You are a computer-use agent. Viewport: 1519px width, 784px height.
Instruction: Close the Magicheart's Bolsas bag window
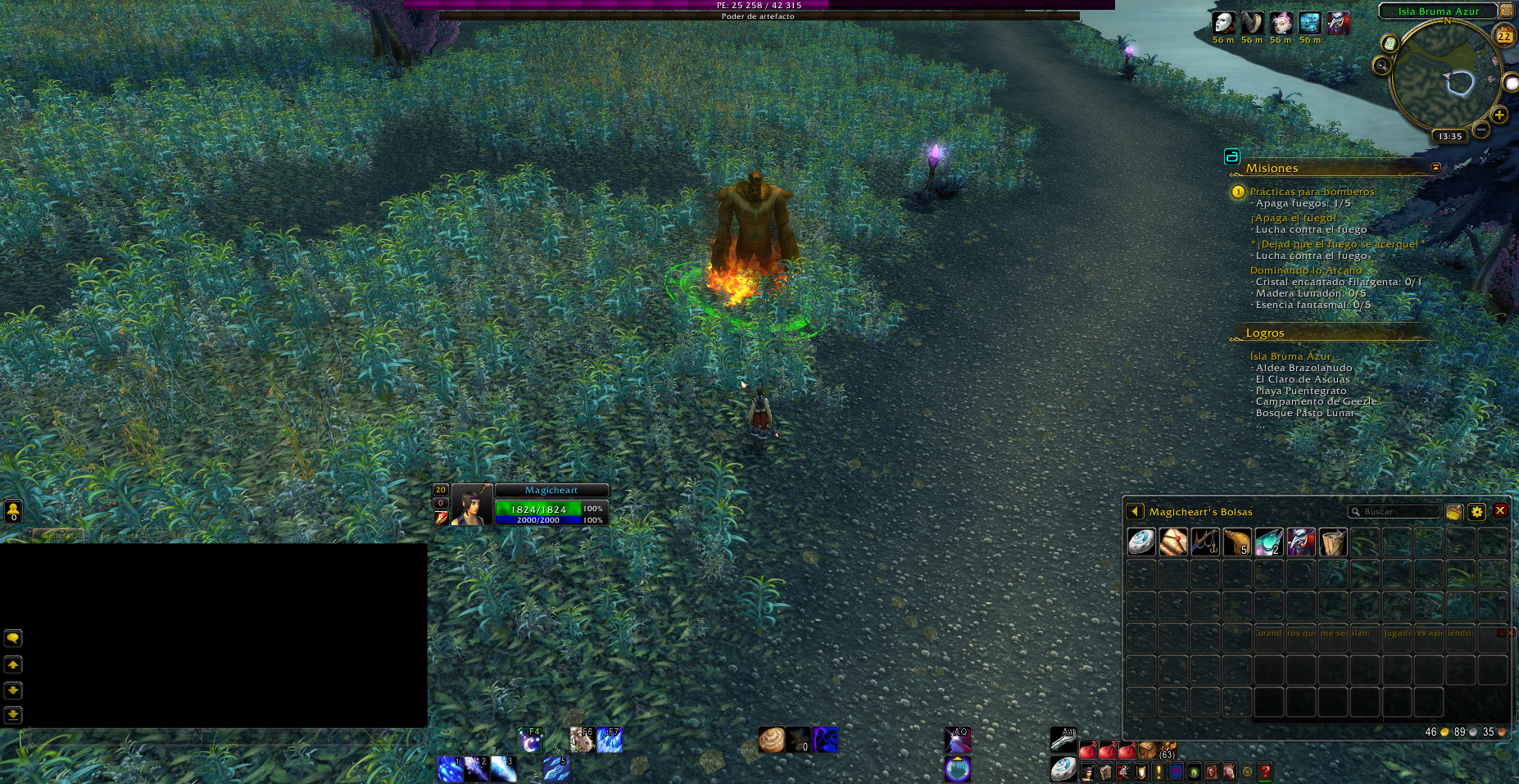pyautogui.click(x=1500, y=510)
